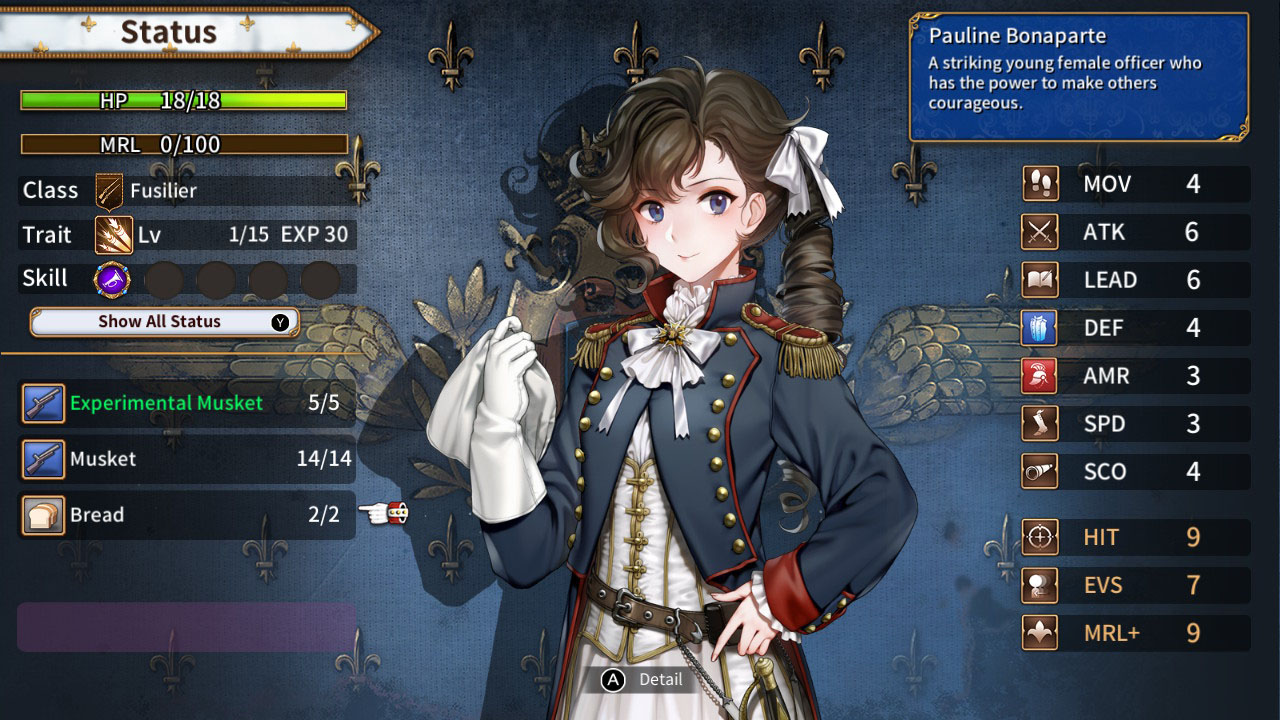Select the HIT crosshair icon
1280x720 pixels.
1038,537
